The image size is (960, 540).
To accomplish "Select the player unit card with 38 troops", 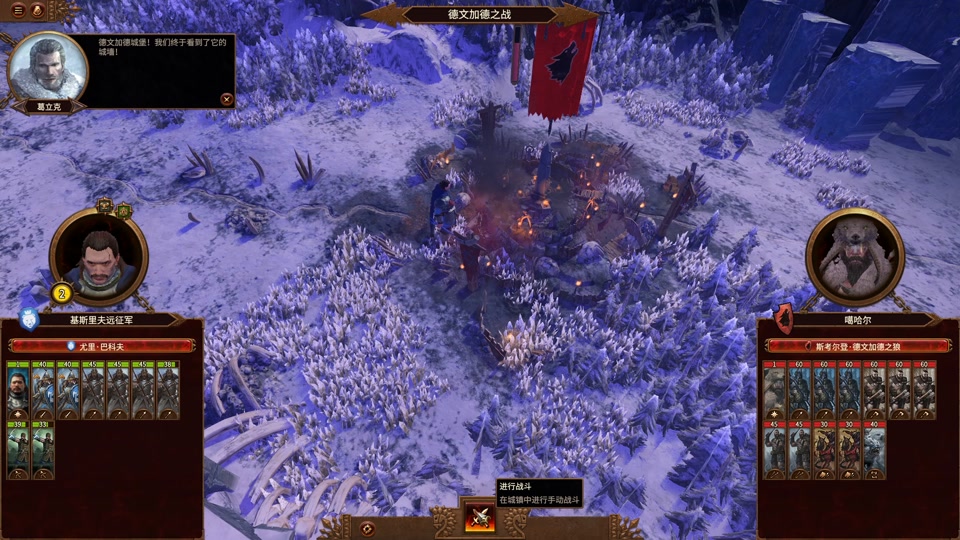I will (x=168, y=389).
